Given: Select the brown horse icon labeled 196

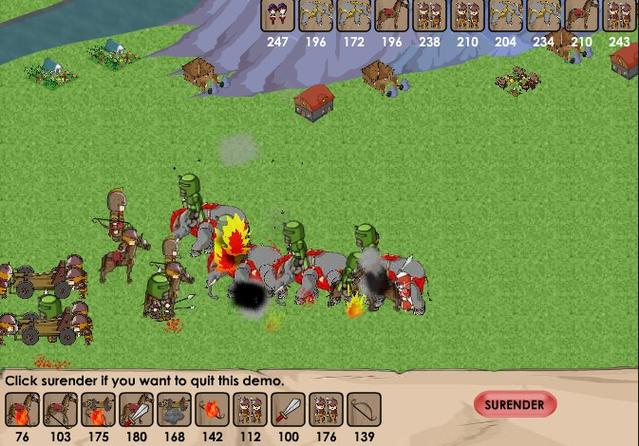Looking at the screenshot, I should click(392, 16).
